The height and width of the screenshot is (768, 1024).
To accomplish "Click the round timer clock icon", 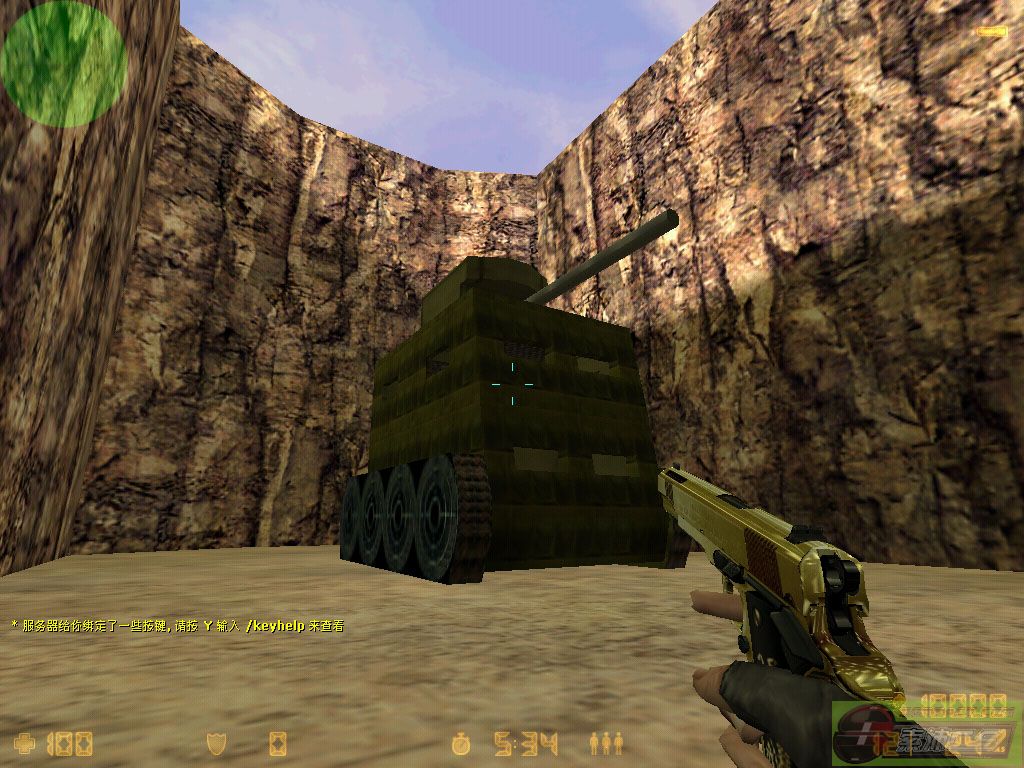I will coord(461,743).
